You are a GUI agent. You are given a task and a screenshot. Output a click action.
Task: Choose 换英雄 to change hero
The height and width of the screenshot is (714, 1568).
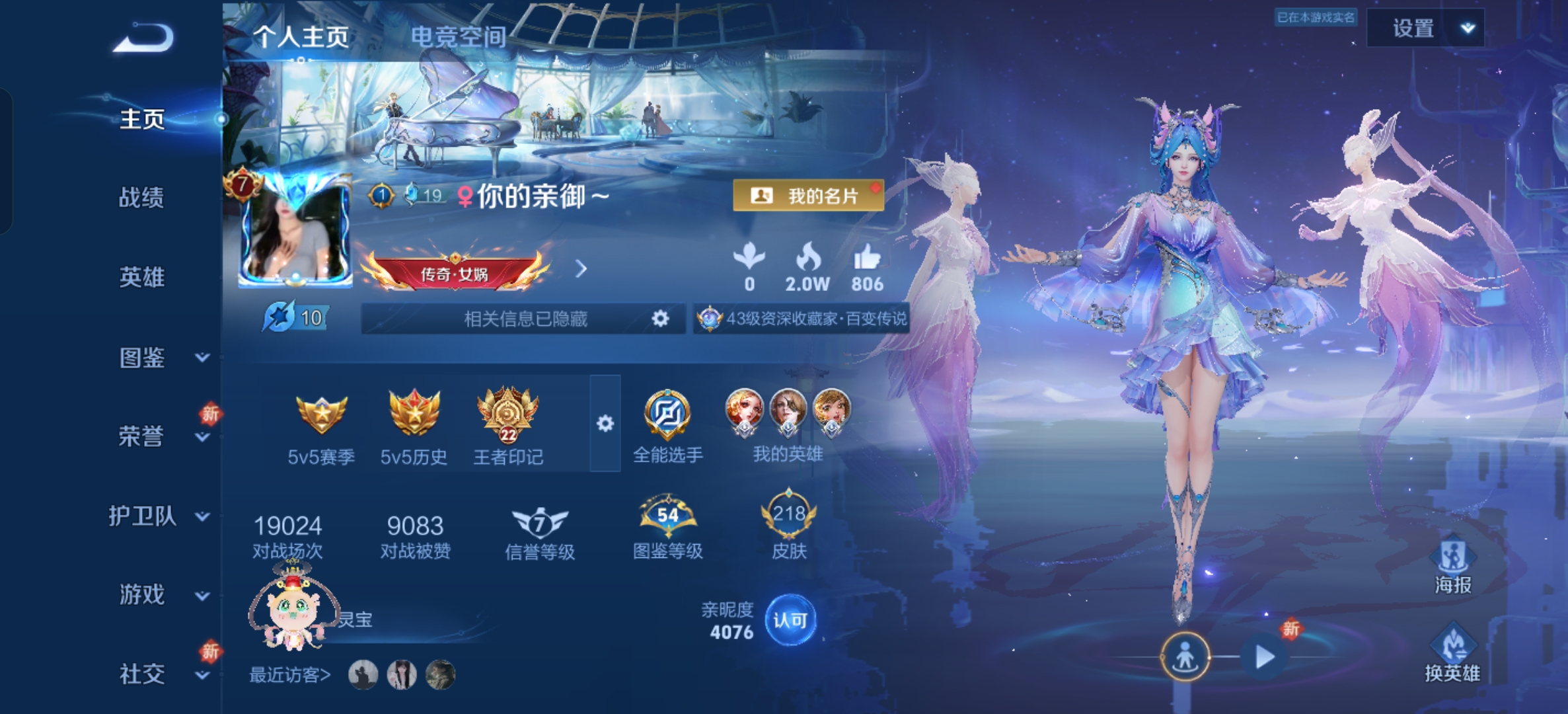point(1452,654)
